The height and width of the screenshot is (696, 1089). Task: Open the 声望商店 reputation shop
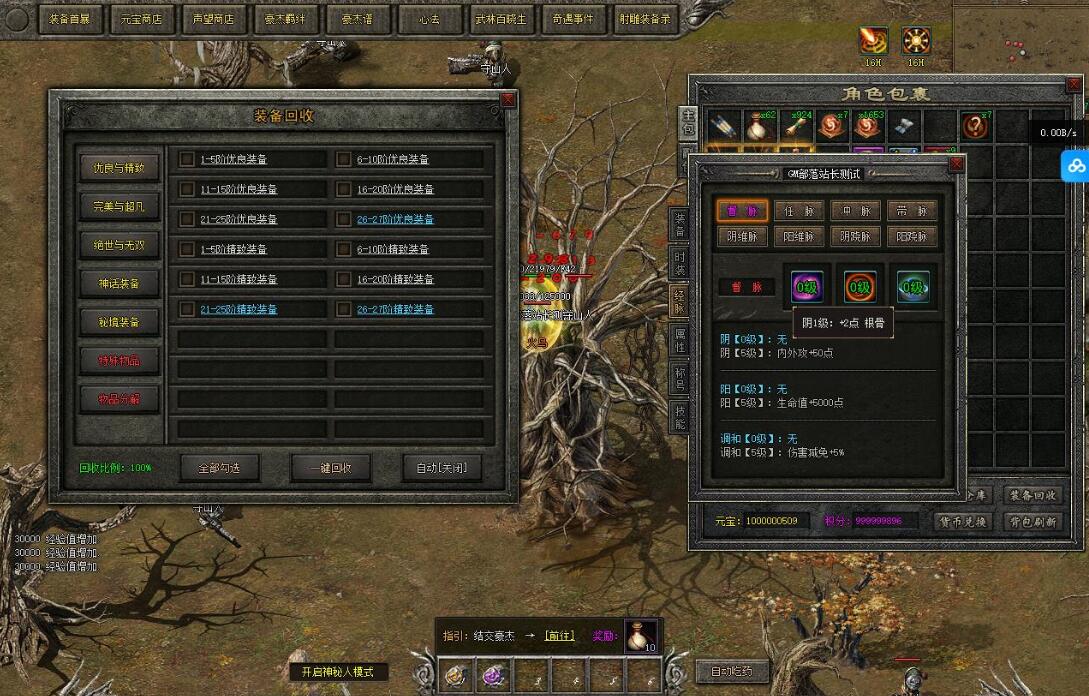pyautogui.click(x=214, y=18)
